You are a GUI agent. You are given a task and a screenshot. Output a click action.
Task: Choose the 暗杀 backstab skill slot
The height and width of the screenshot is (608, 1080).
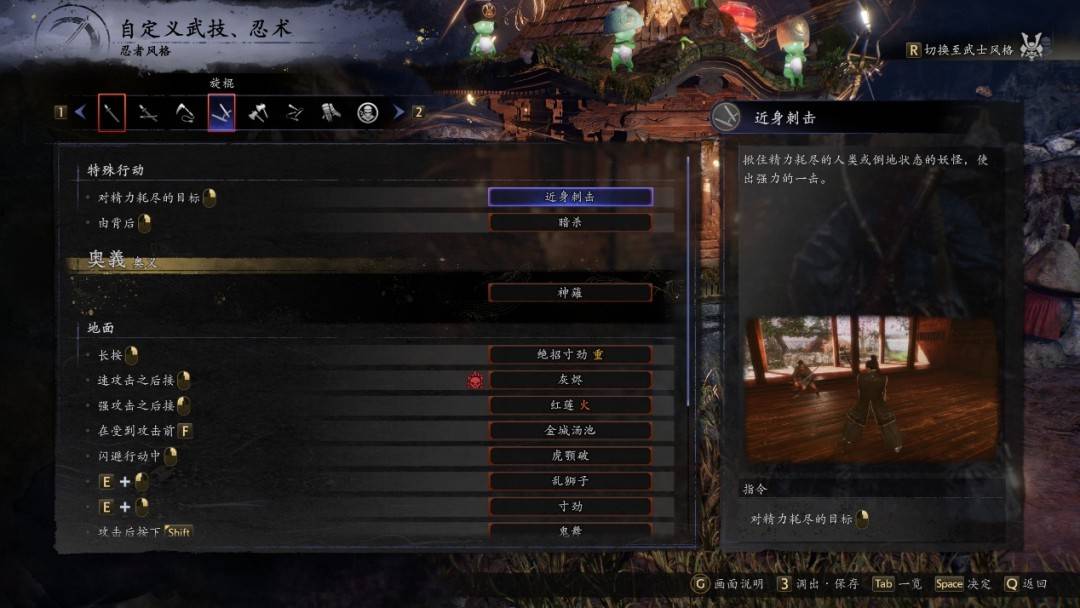(570, 222)
